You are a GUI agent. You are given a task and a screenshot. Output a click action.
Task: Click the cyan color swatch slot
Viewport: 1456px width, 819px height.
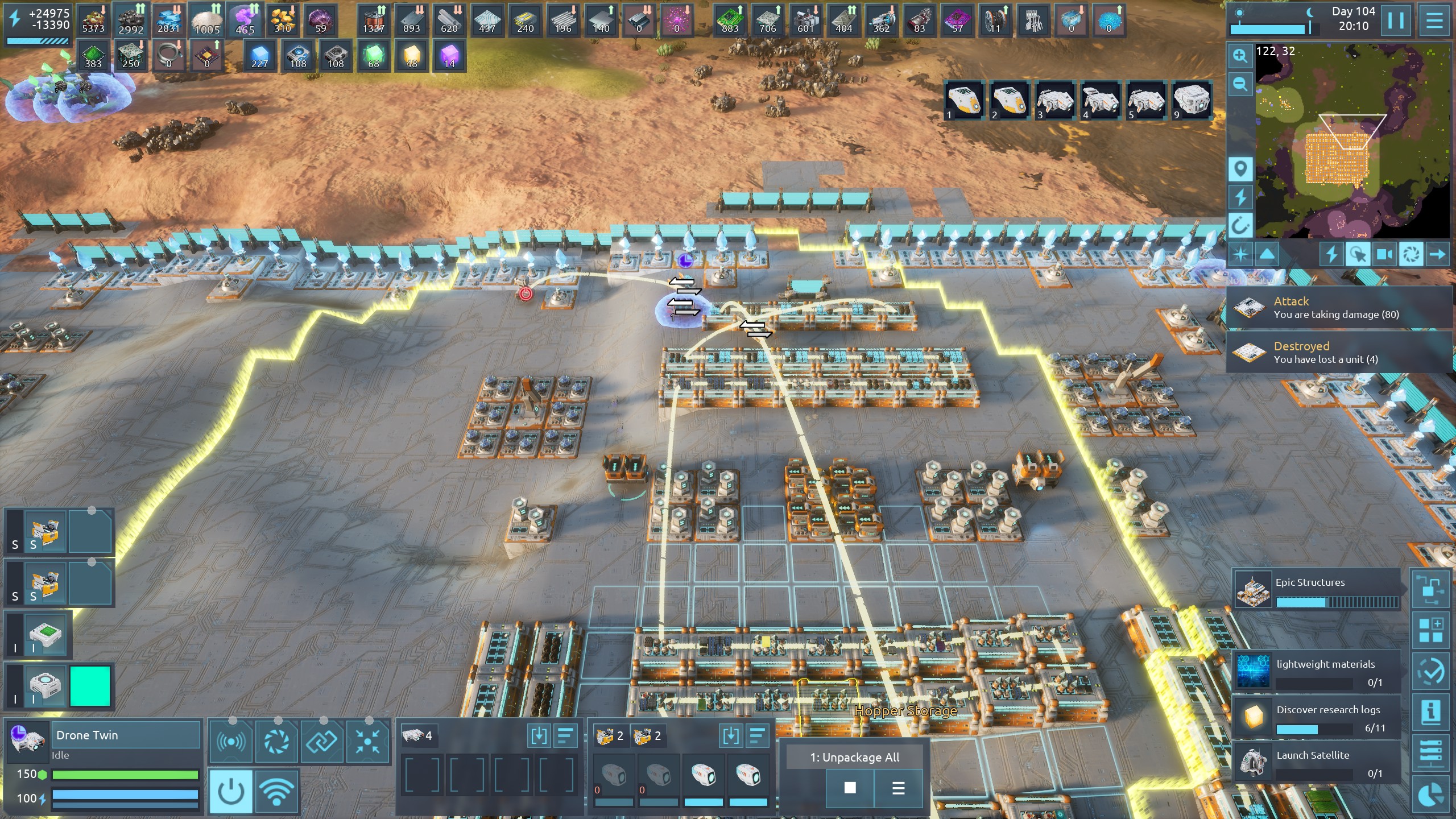coord(90,686)
